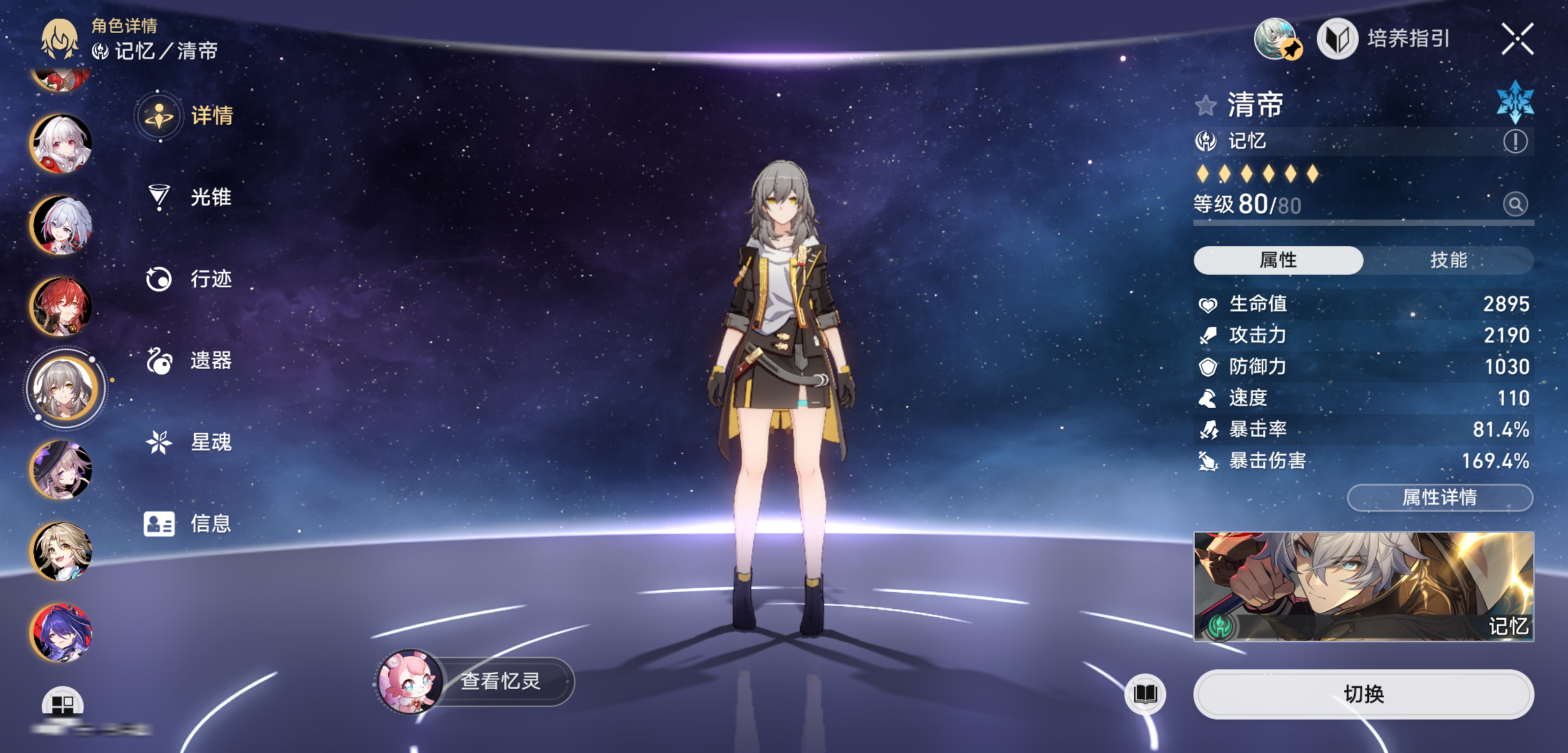The height and width of the screenshot is (753, 1568).
Task: Select the white-haired red-eyed character portrait
Action: click(x=62, y=144)
